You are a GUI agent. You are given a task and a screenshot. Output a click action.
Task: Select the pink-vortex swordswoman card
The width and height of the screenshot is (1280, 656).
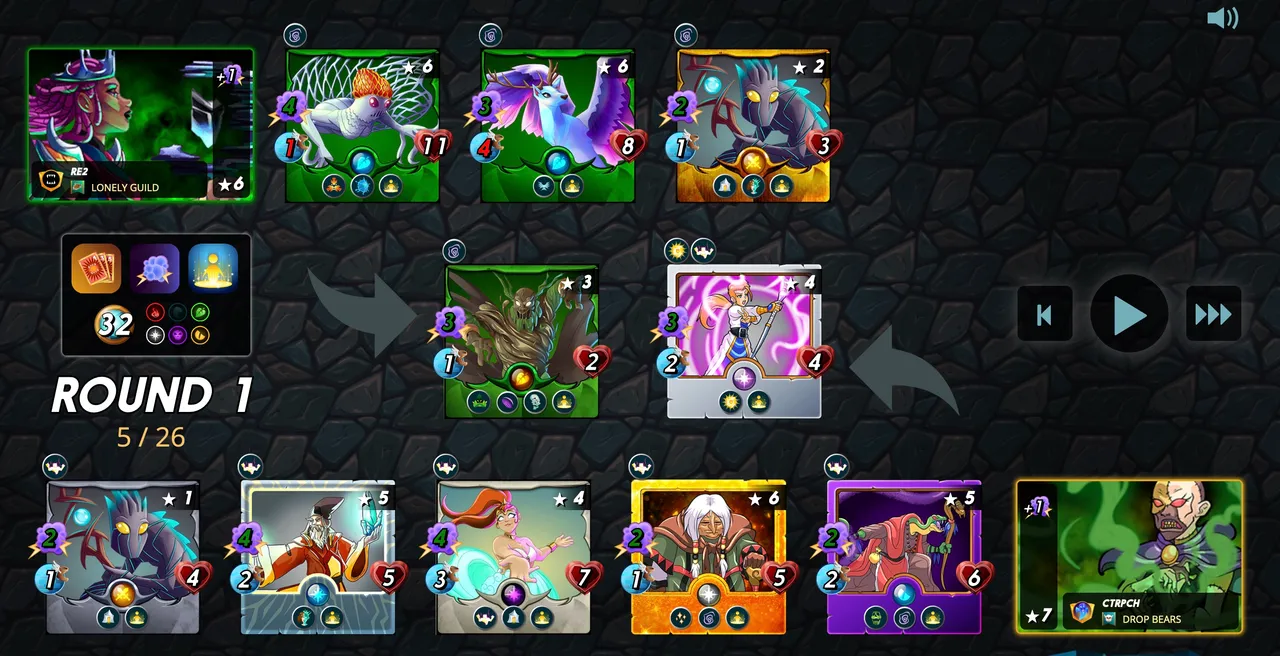[744, 340]
